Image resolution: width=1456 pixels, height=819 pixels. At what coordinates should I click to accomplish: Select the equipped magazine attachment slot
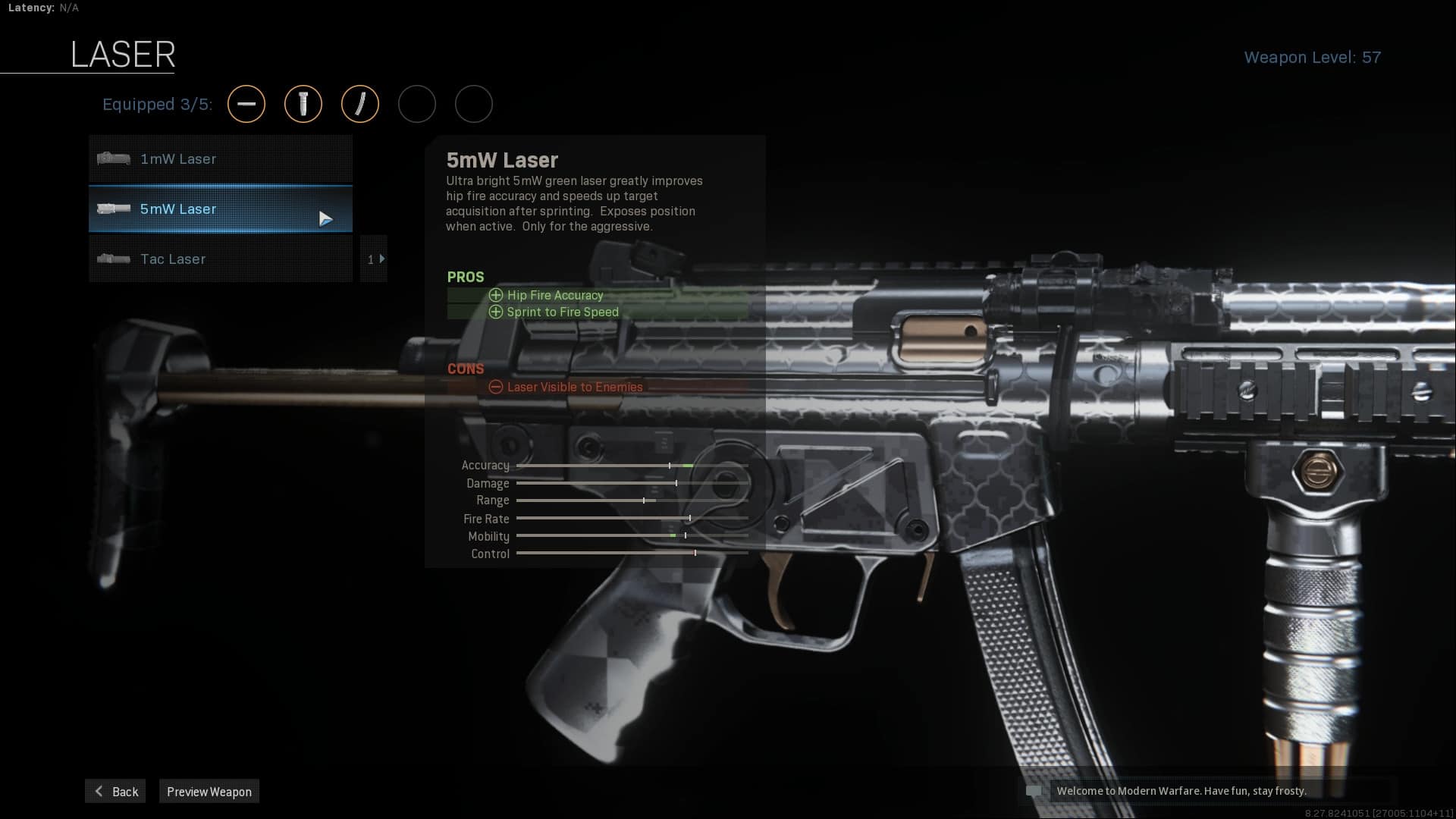click(x=360, y=104)
